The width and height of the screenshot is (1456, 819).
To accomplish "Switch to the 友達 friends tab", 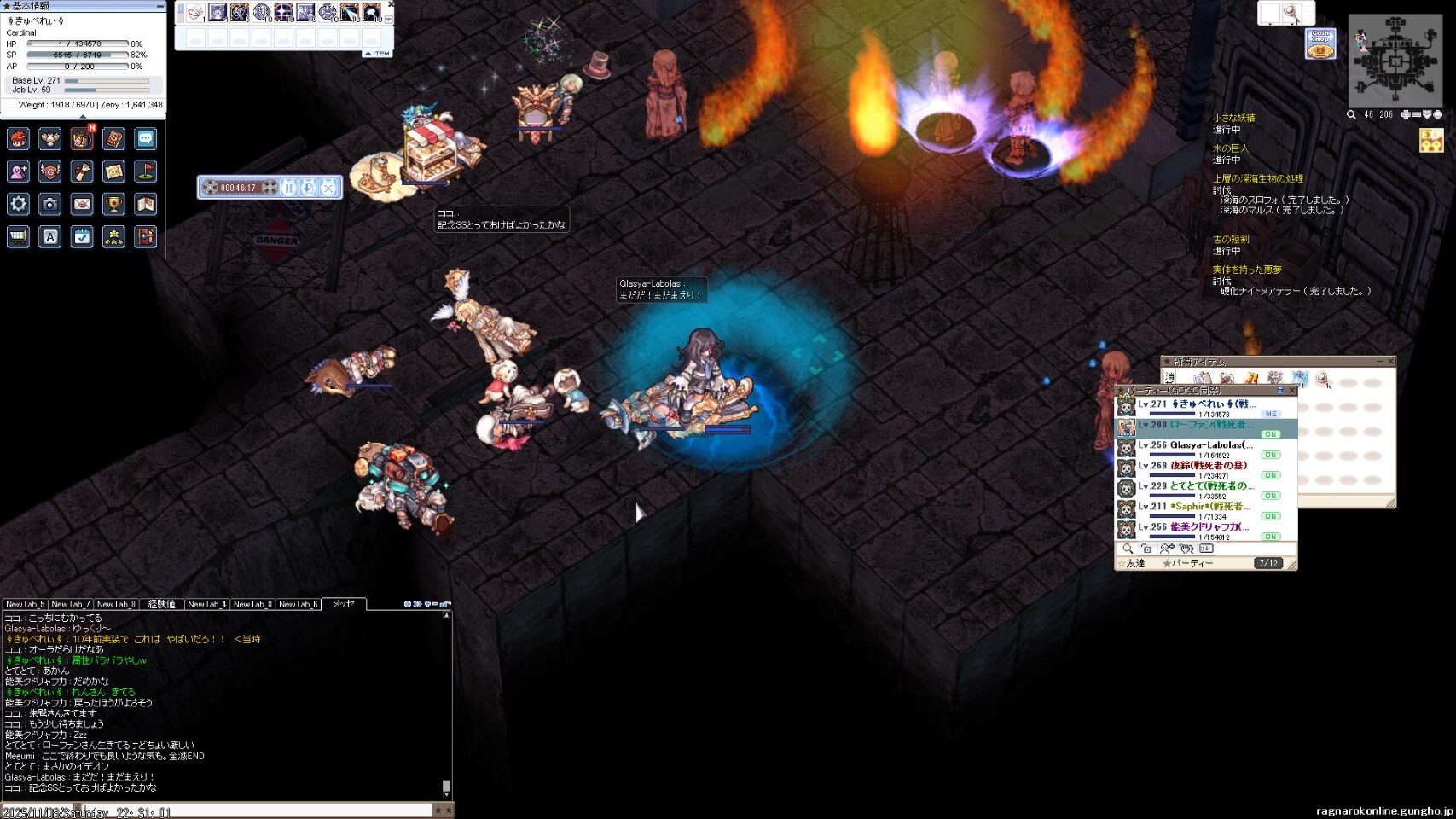I will (1134, 564).
